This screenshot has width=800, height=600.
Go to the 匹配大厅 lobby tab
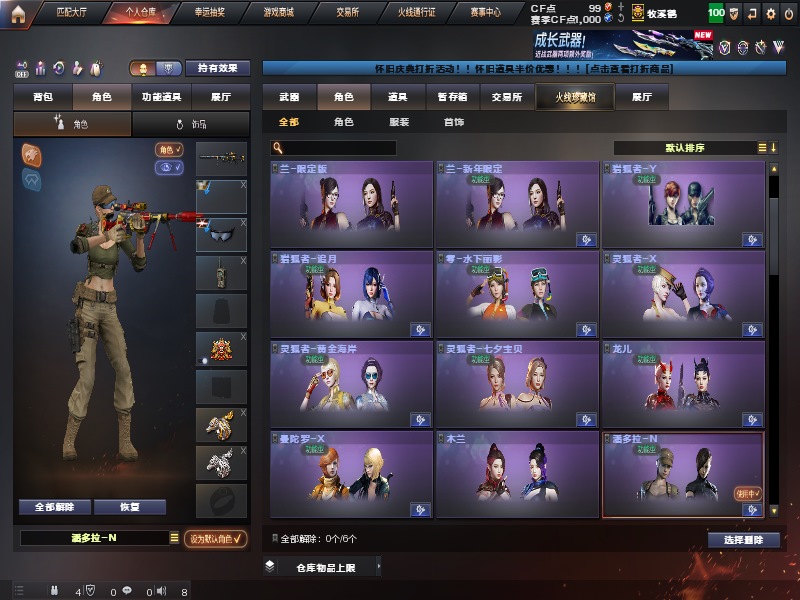pos(73,13)
